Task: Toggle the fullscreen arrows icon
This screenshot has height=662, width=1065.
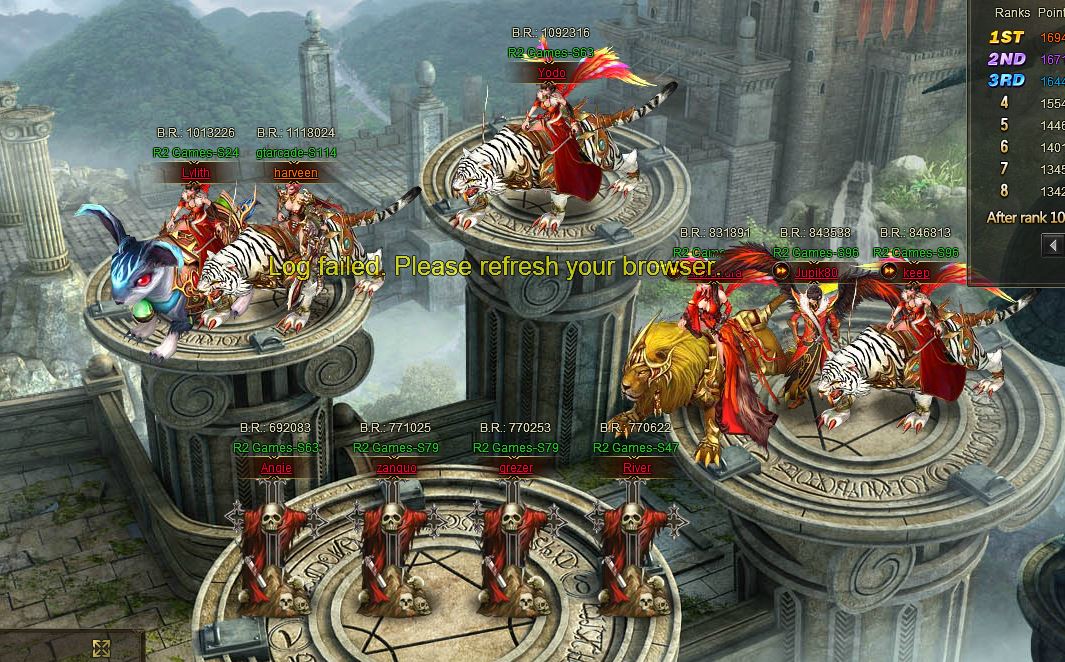Action: [101, 648]
